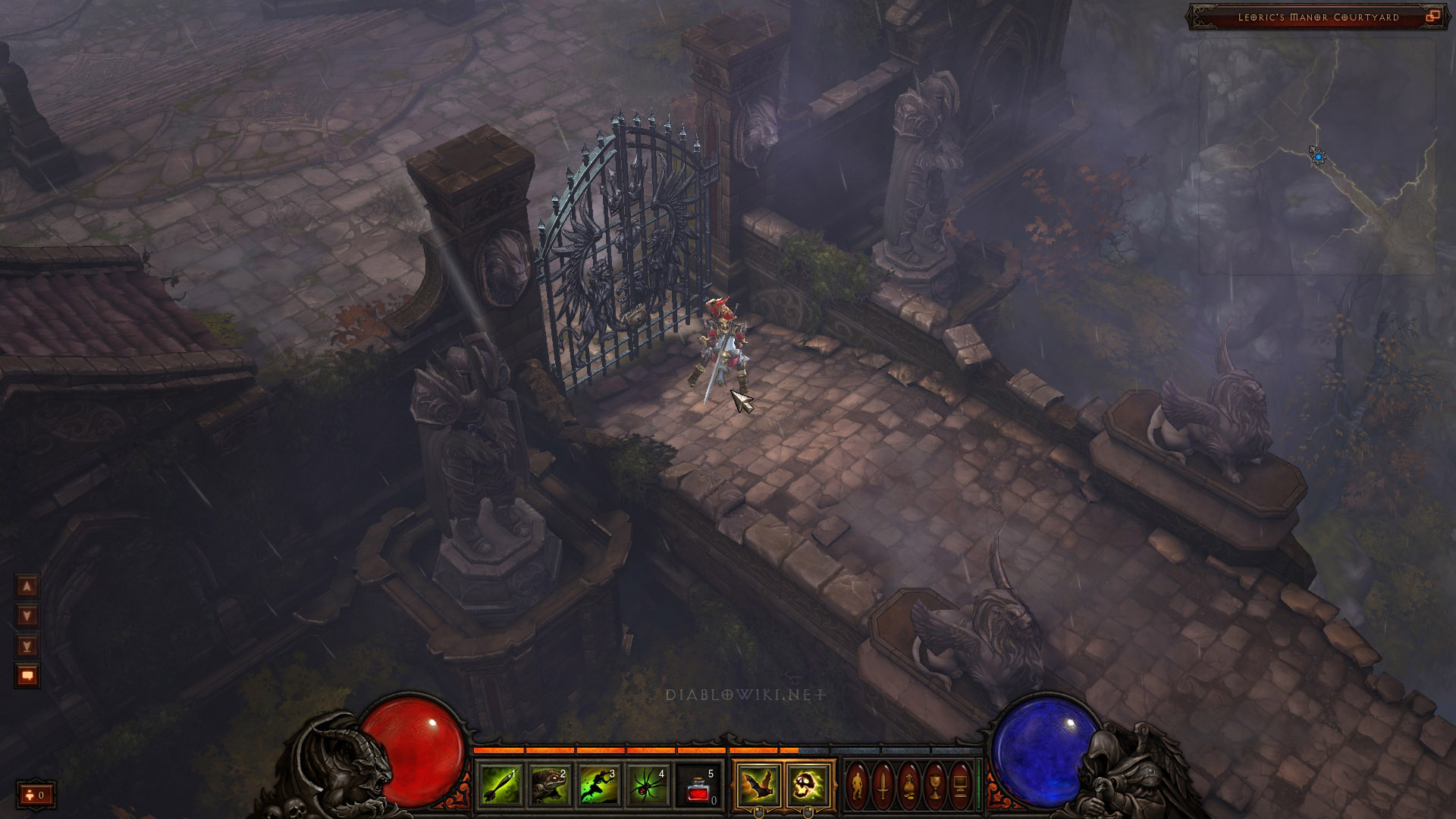Toggle the overlapping squares map button

tap(1432, 16)
